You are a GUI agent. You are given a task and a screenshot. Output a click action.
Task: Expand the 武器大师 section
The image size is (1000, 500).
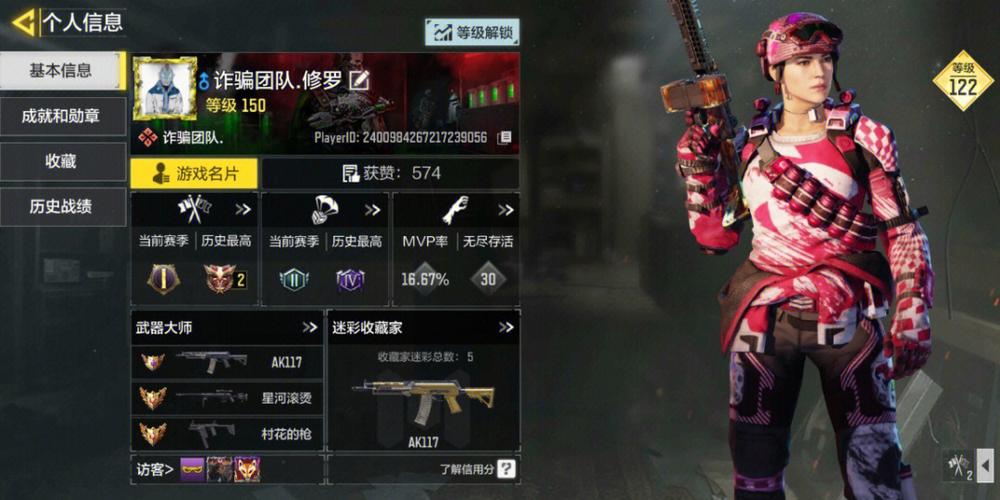coord(310,327)
